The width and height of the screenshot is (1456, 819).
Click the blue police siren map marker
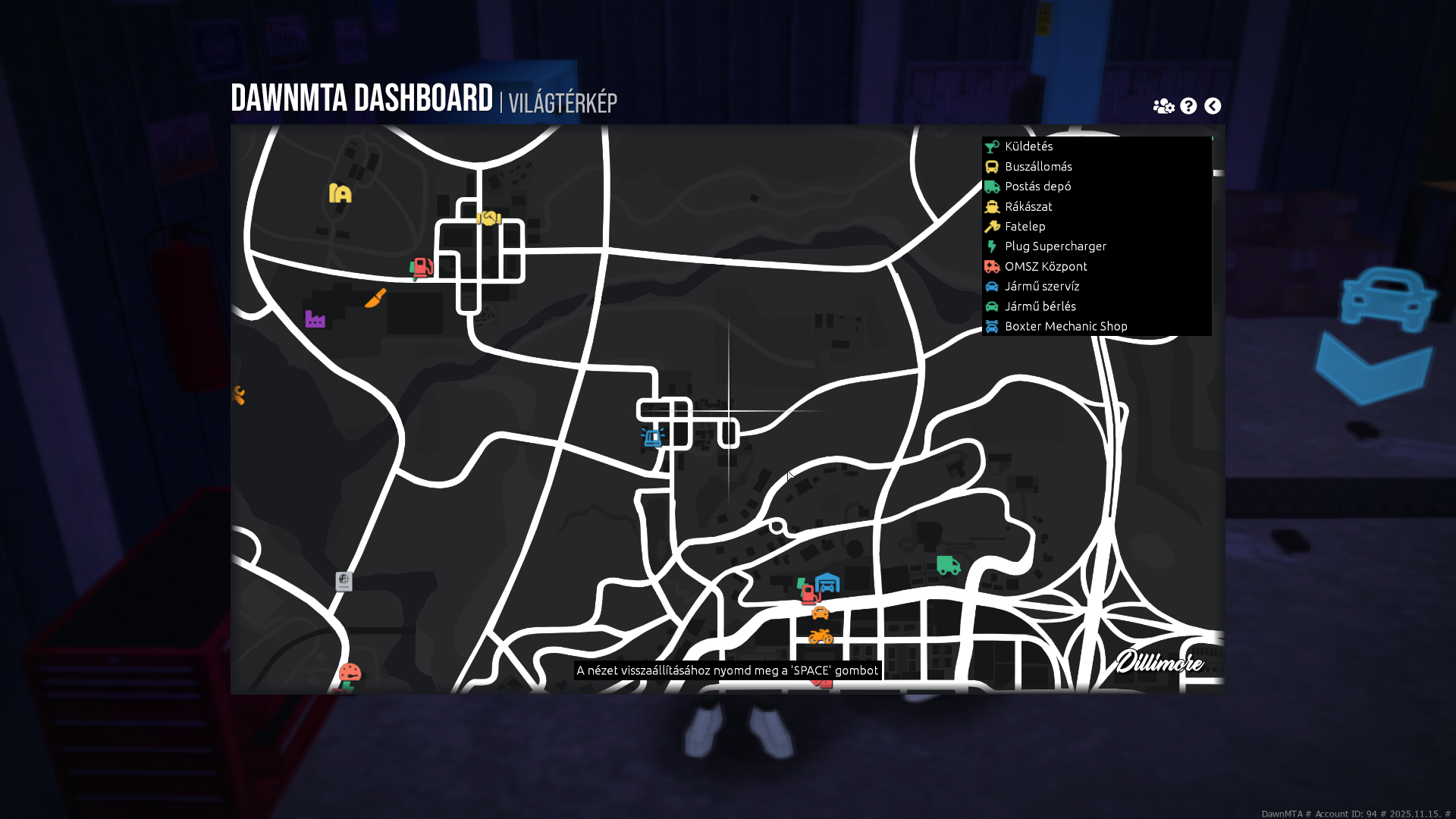[652, 437]
